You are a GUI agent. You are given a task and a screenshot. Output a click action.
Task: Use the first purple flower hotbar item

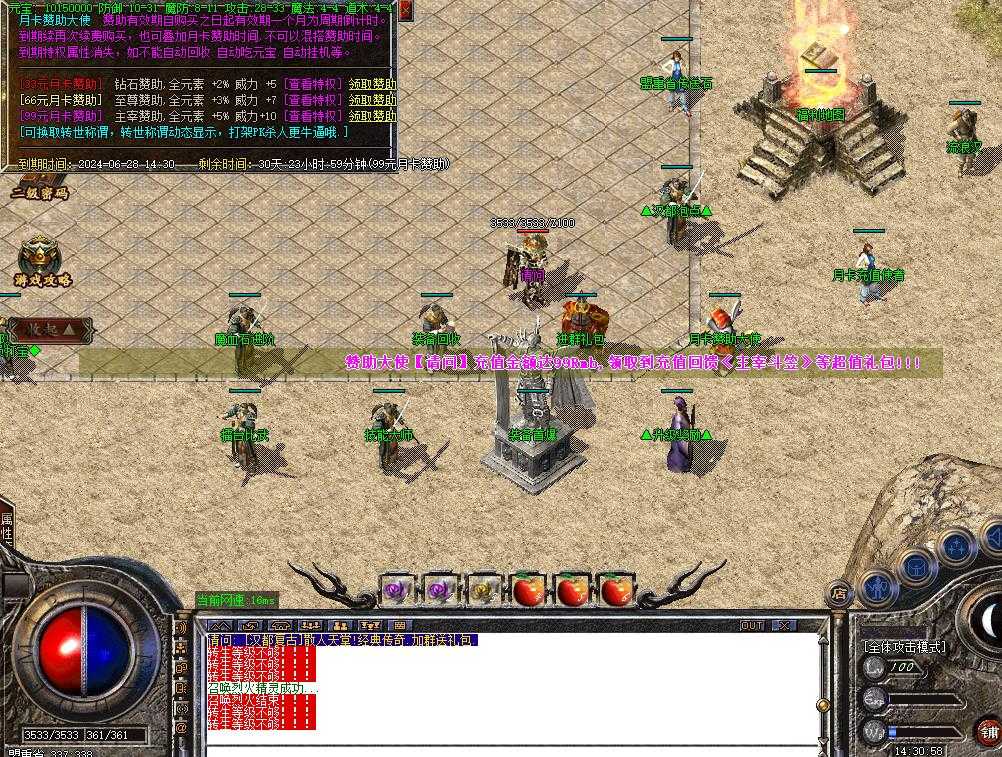(x=395, y=591)
